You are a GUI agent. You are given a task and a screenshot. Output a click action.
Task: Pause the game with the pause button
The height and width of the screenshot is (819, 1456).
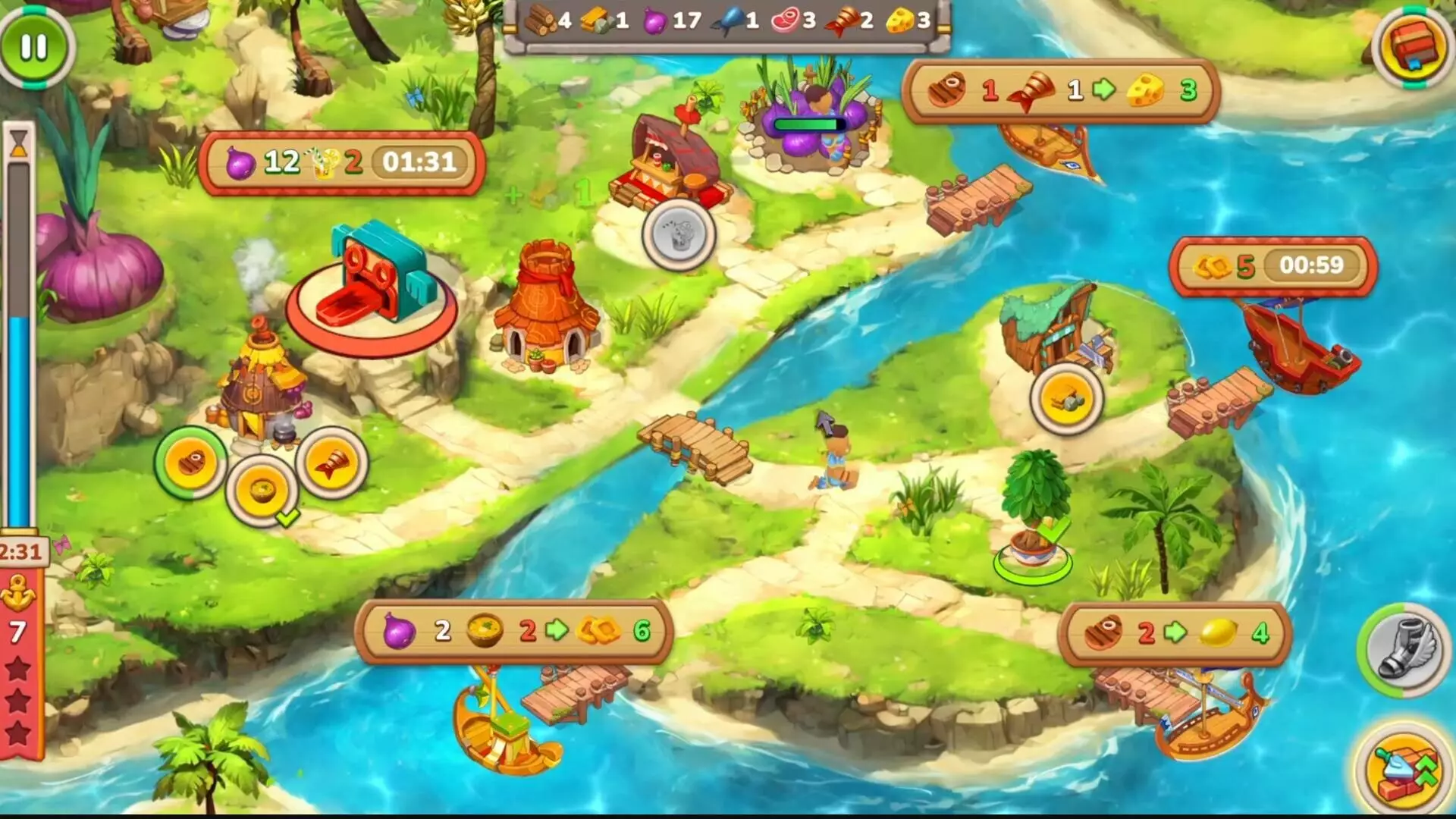pos(32,47)
